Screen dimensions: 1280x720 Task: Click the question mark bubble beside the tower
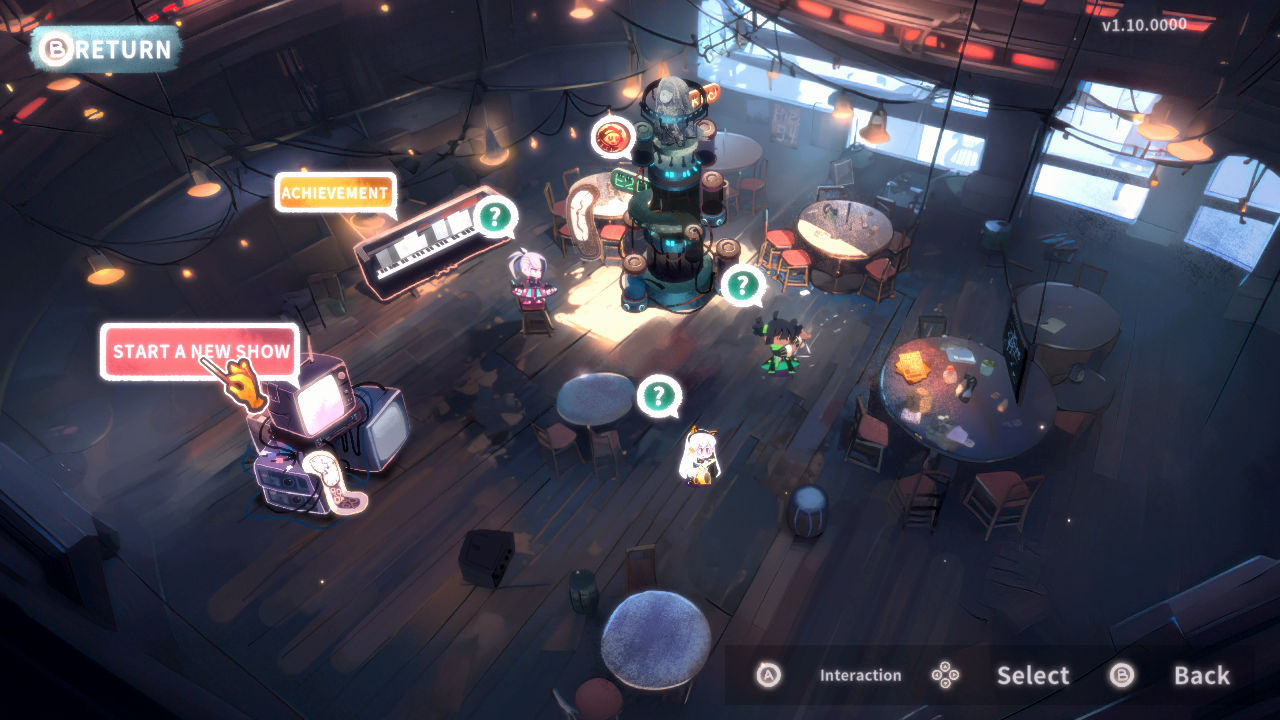pos(742,285)
